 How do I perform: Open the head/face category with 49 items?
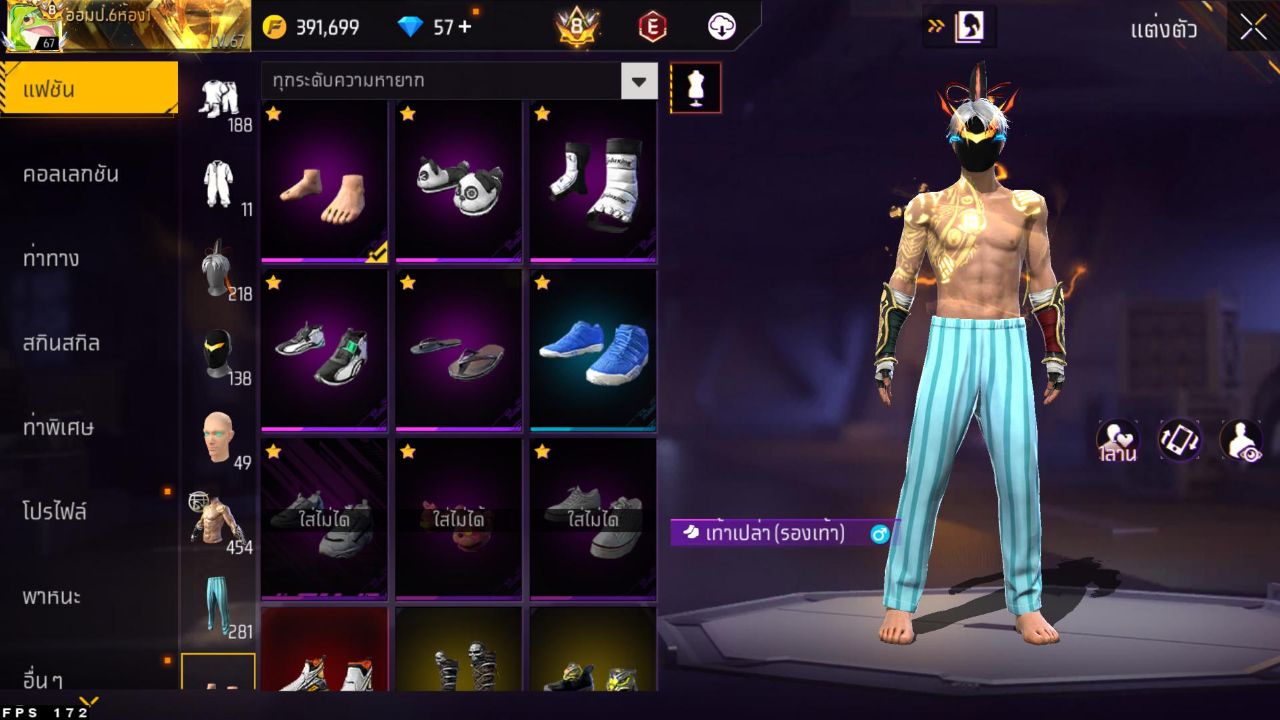221,435
